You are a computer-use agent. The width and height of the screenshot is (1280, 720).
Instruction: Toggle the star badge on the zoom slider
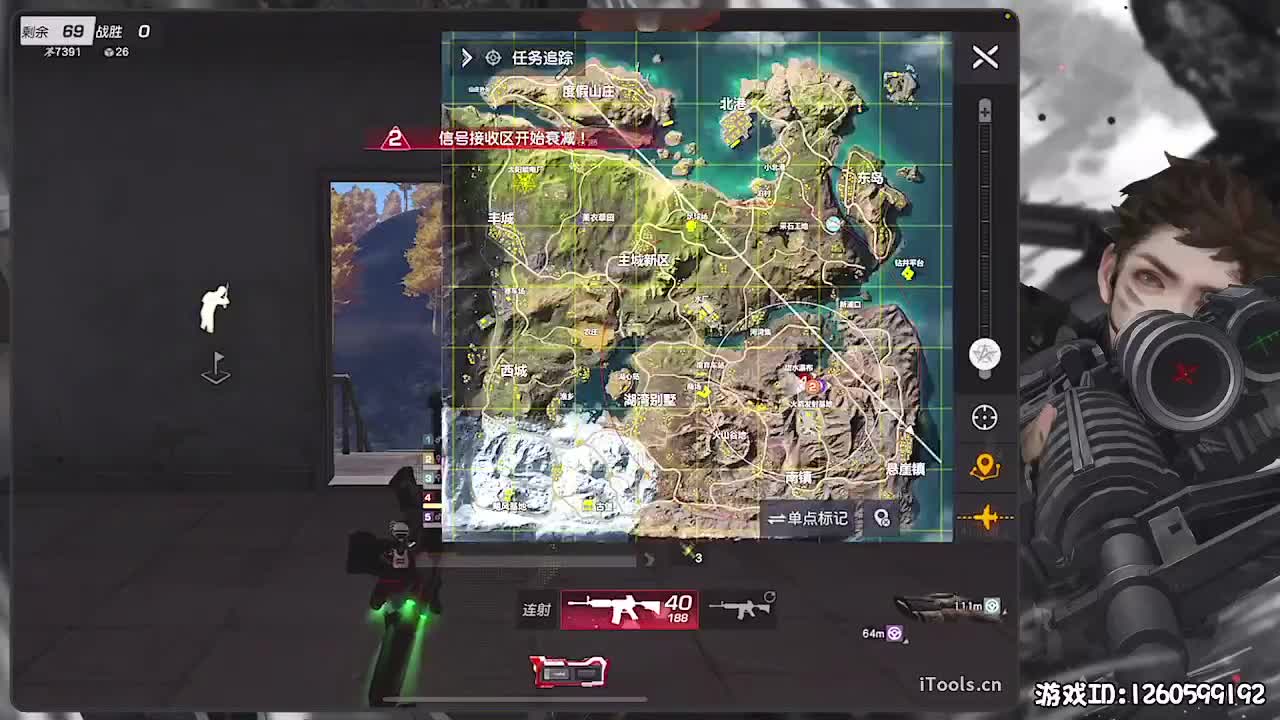point(984,354)
